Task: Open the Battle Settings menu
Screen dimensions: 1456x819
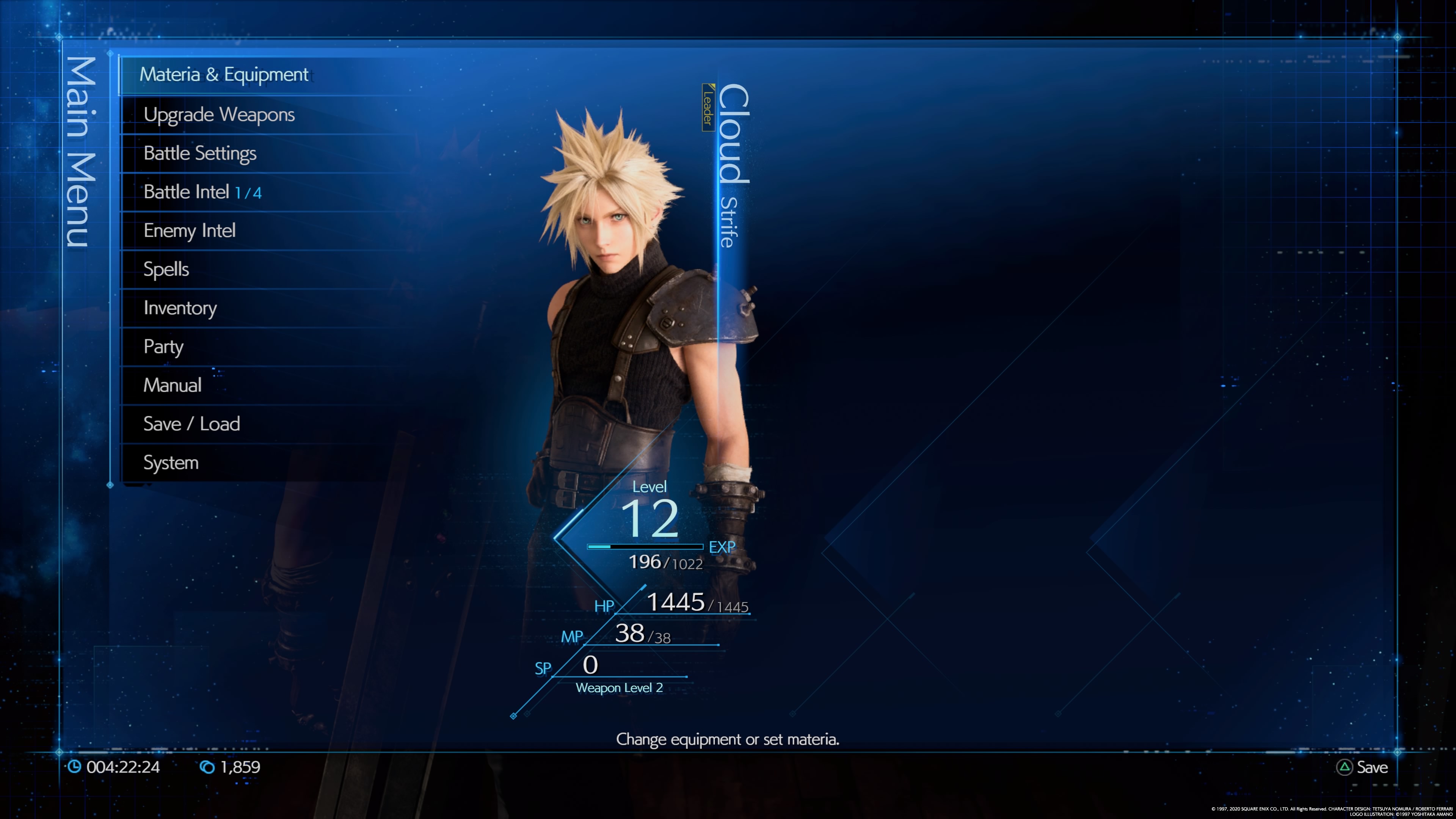Action: (200, 153)
